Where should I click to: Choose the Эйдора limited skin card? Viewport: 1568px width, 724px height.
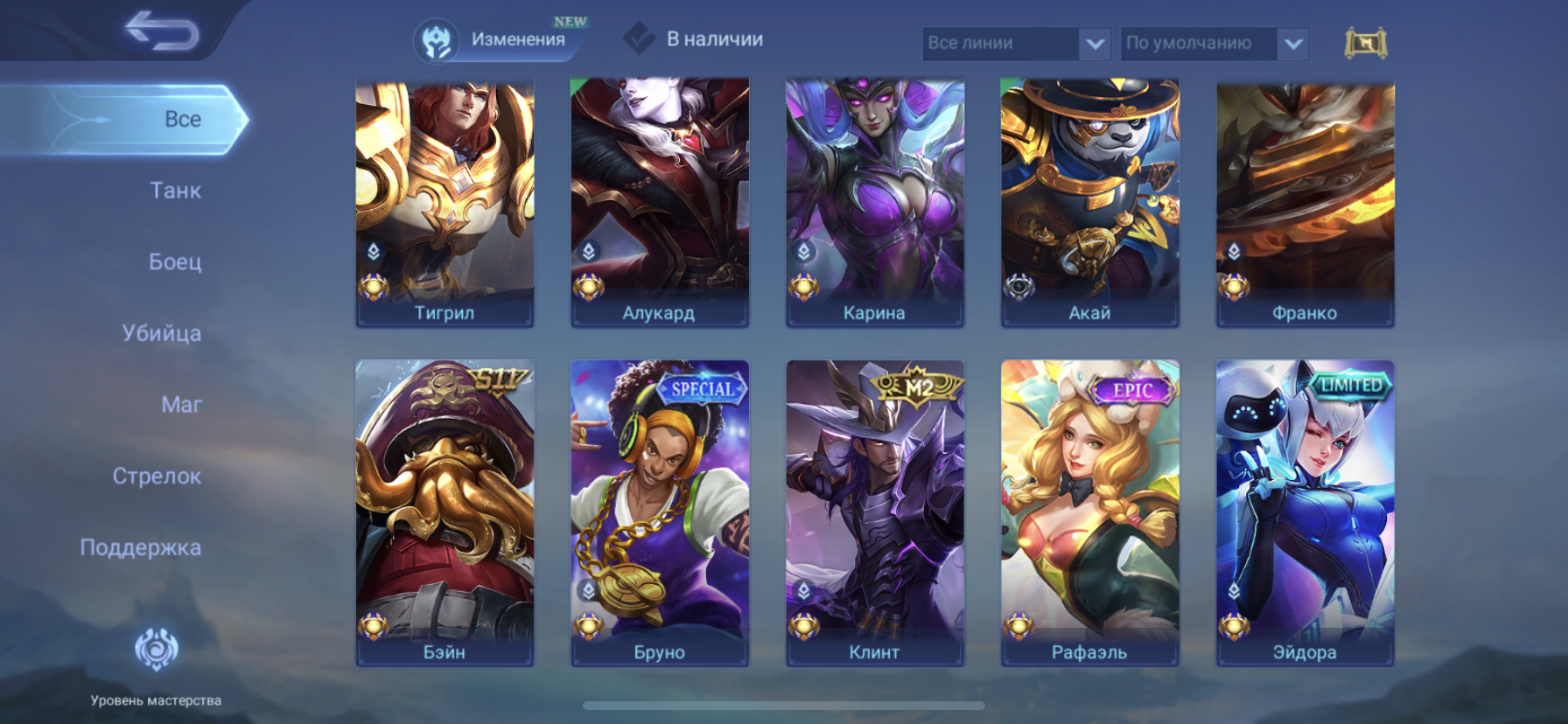1305,512
